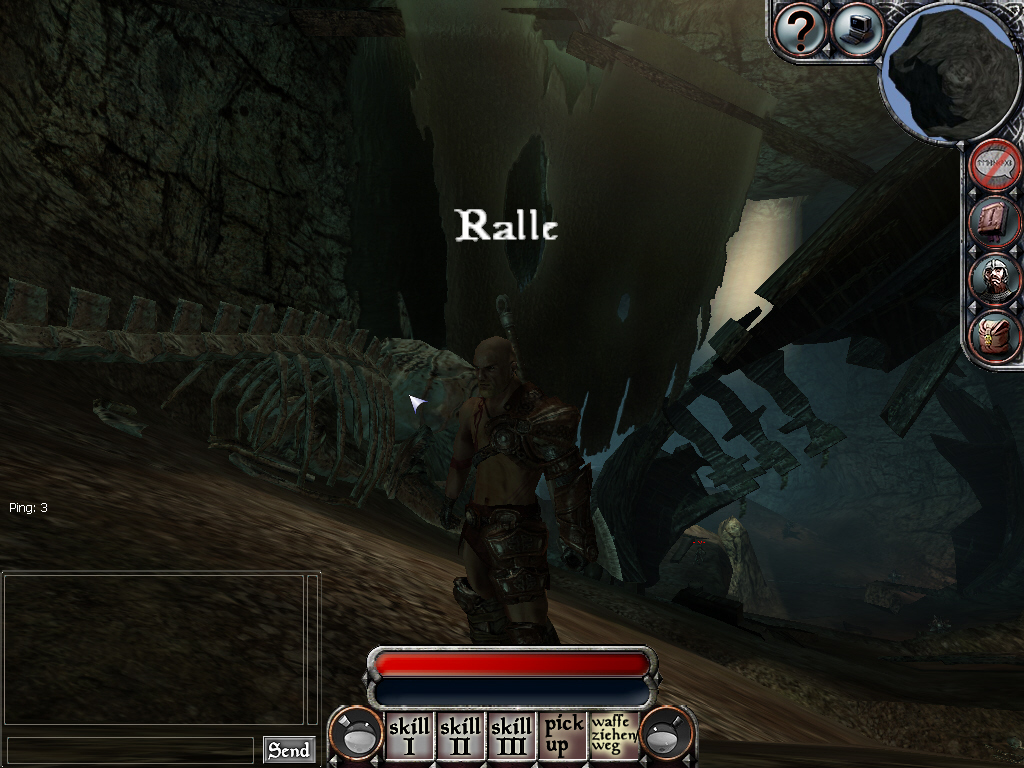Click the chat log scrollbar
The height and width of the screenshot is (768, 1024).
[x=312, y=648]
